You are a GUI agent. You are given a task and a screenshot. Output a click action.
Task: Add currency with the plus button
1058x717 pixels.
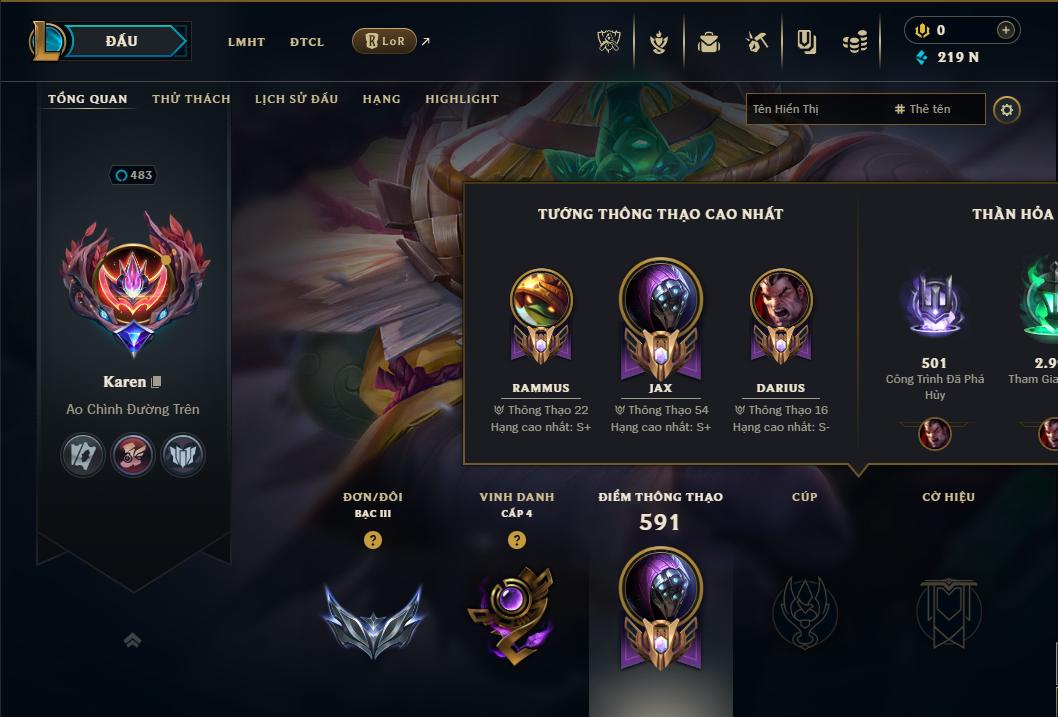(1005, 30)
